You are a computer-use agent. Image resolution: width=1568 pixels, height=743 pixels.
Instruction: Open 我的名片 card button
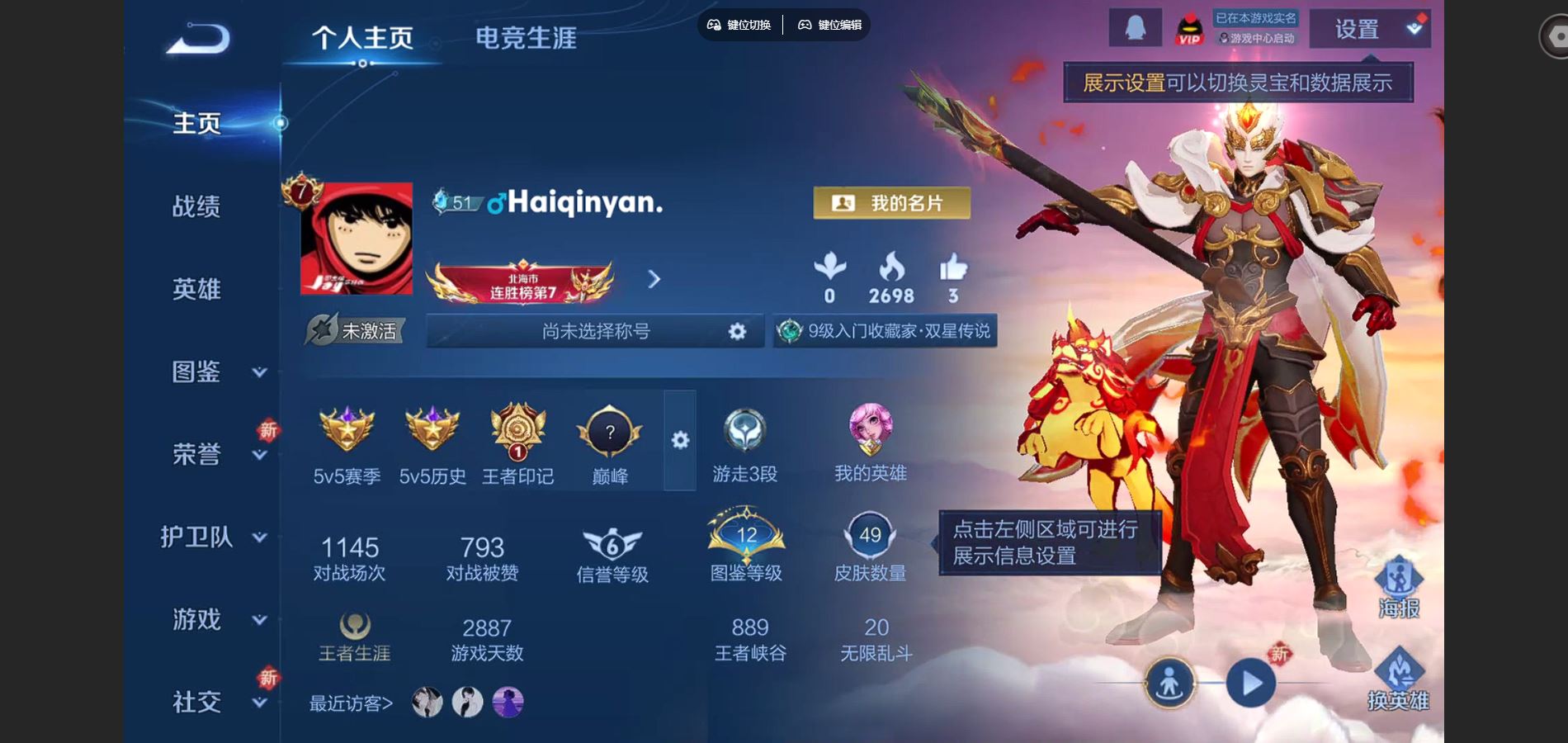tap(891, 203)
